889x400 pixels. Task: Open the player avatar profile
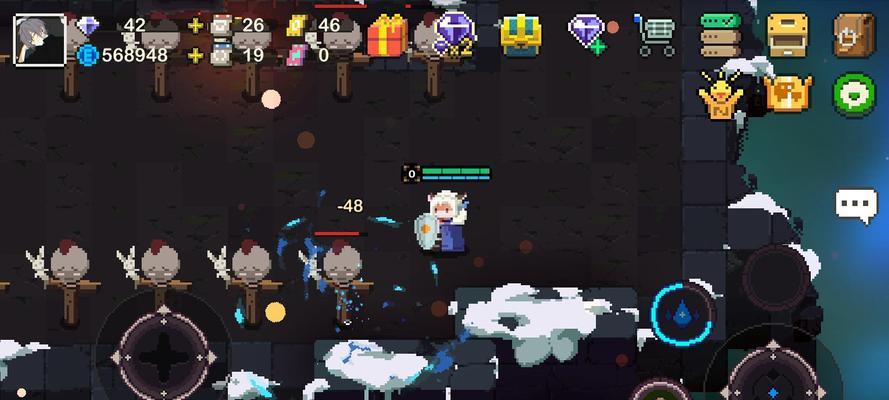point(39,38)
